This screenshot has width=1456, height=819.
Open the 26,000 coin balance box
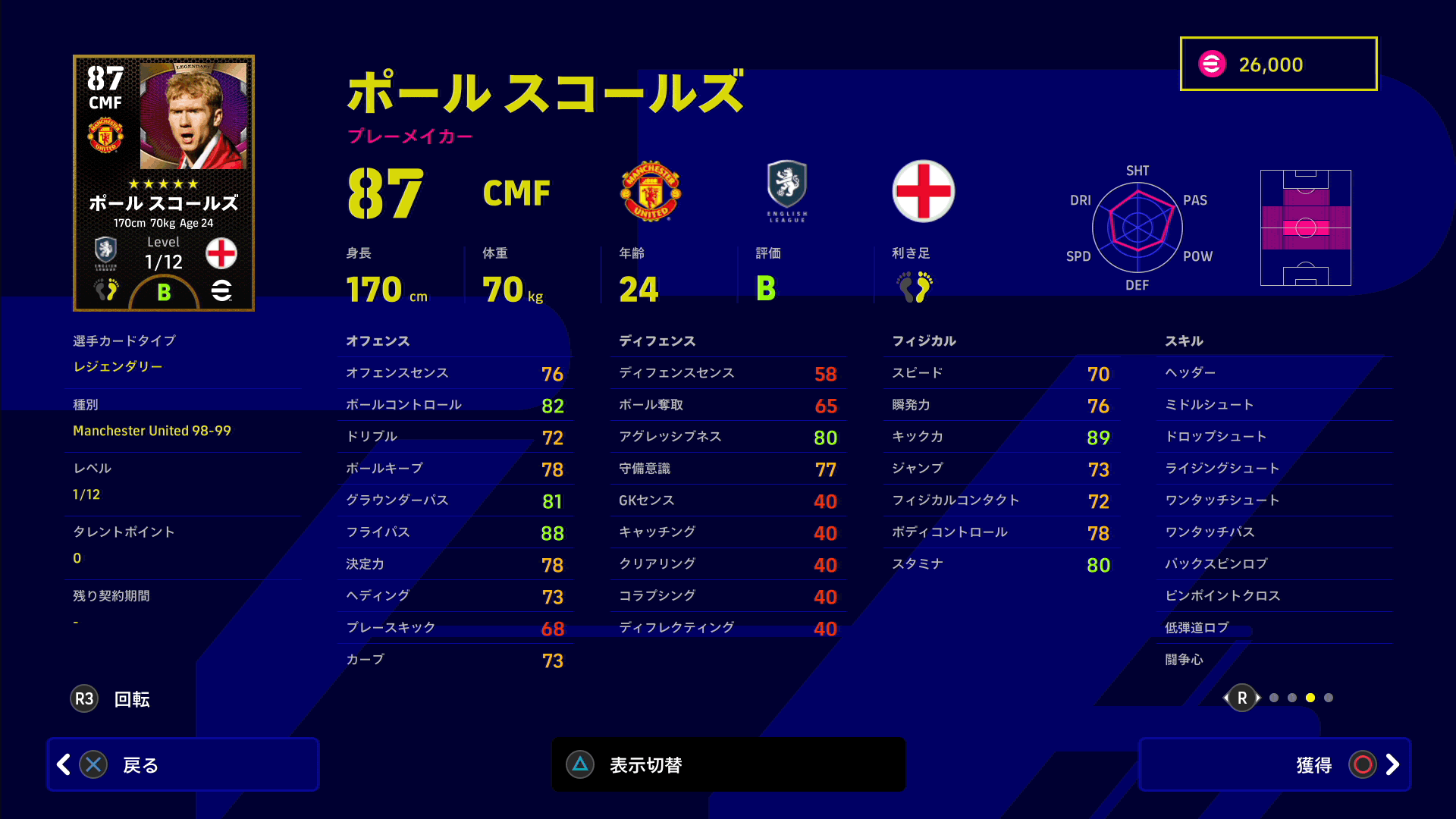point(1279,64)
